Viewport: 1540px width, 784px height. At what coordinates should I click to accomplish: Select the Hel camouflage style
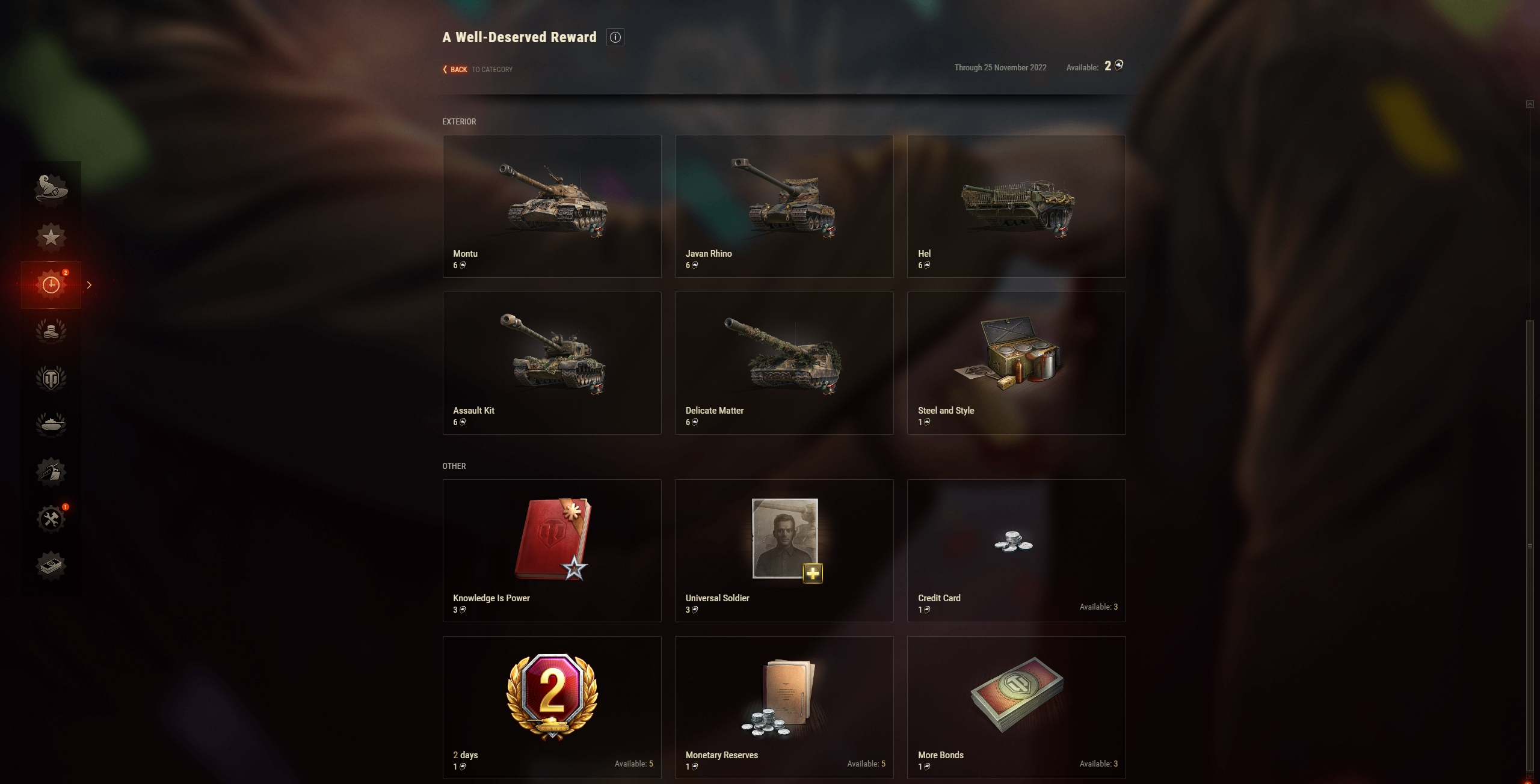tap(1016, 206)
